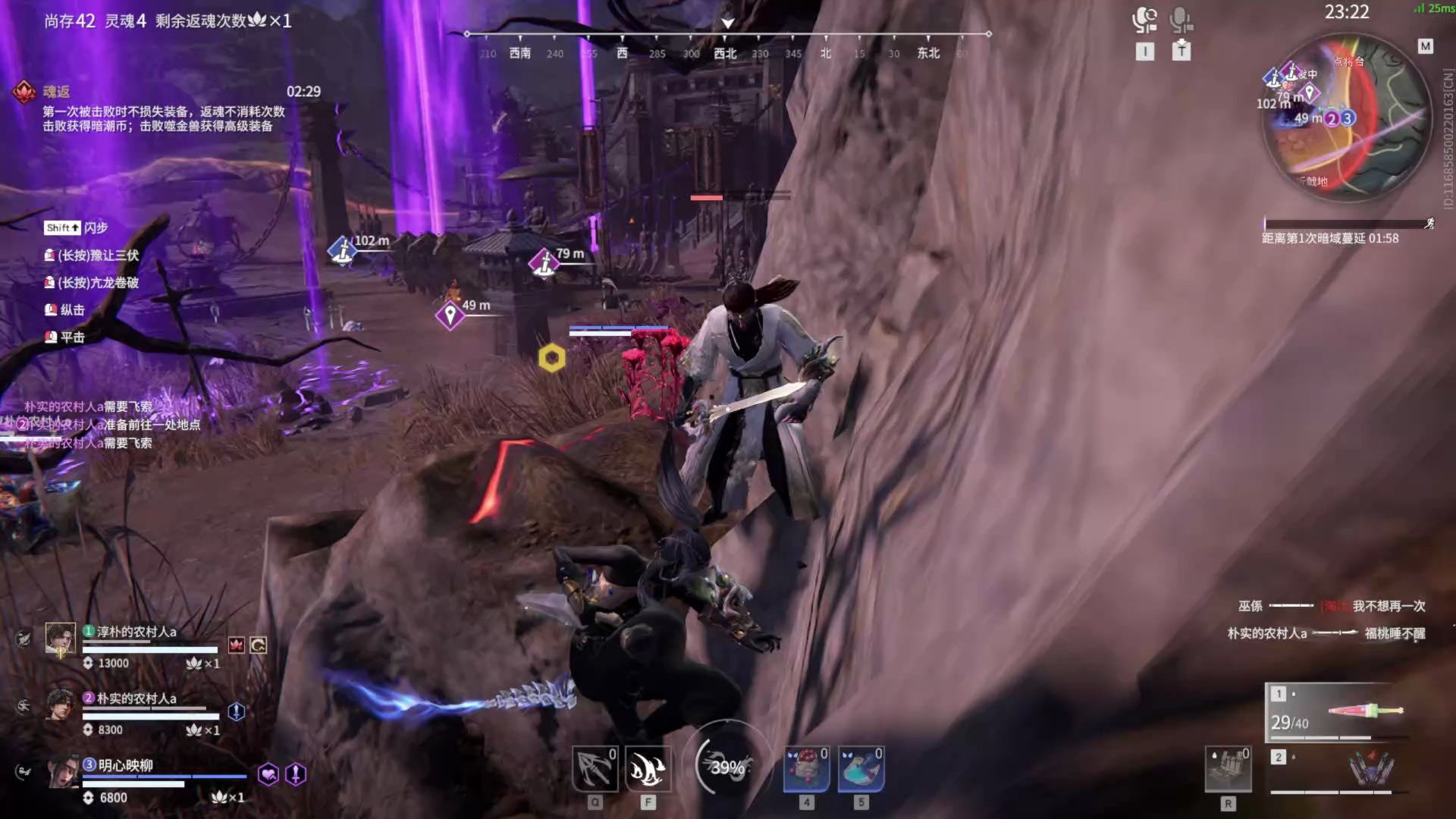
Task: Click the blue 102 m waypoint marker
Action: point(343,250)
